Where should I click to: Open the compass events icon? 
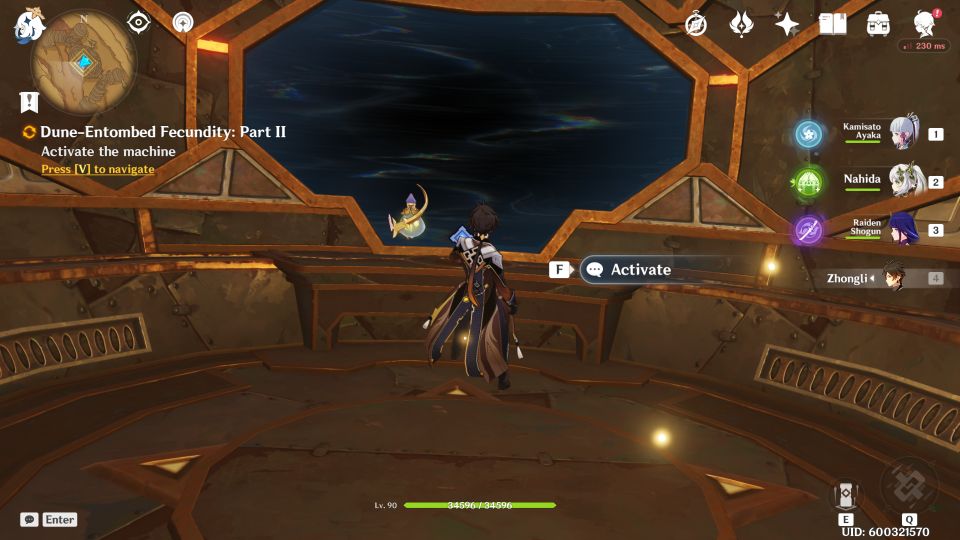click(x=696, y=24)
